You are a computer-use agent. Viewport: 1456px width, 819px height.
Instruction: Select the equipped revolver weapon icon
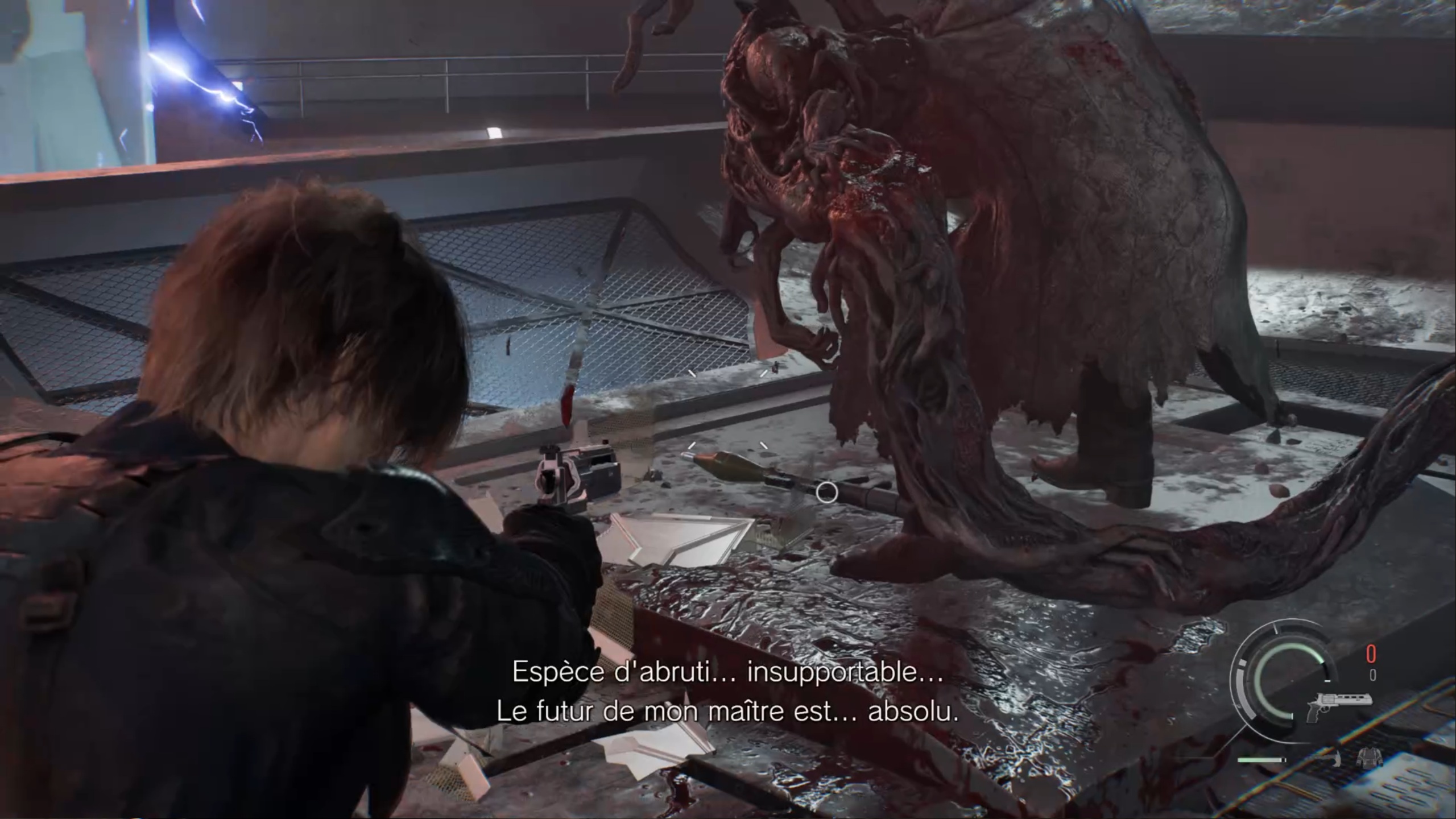1338,704
